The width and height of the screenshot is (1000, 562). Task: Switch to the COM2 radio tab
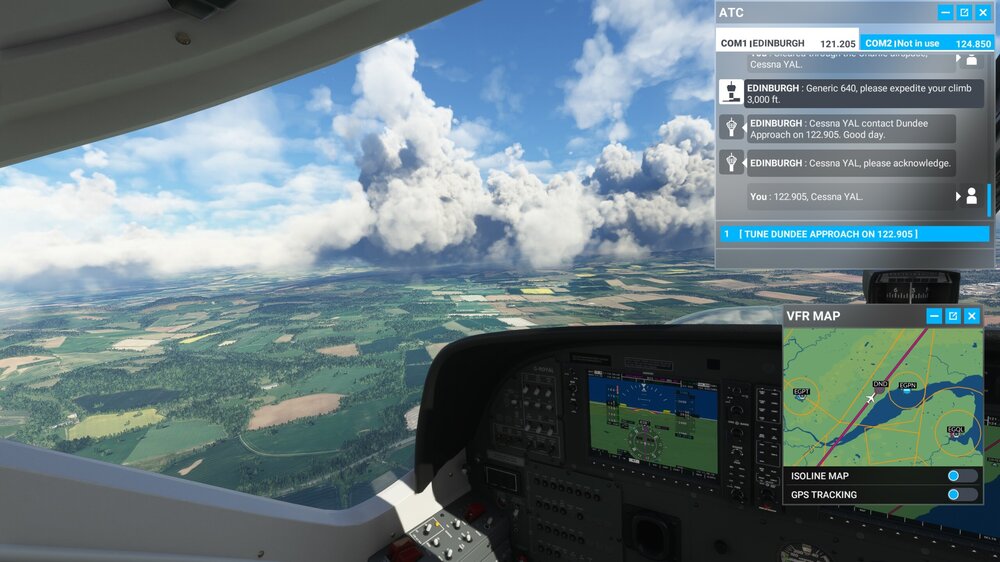[927, 43]
